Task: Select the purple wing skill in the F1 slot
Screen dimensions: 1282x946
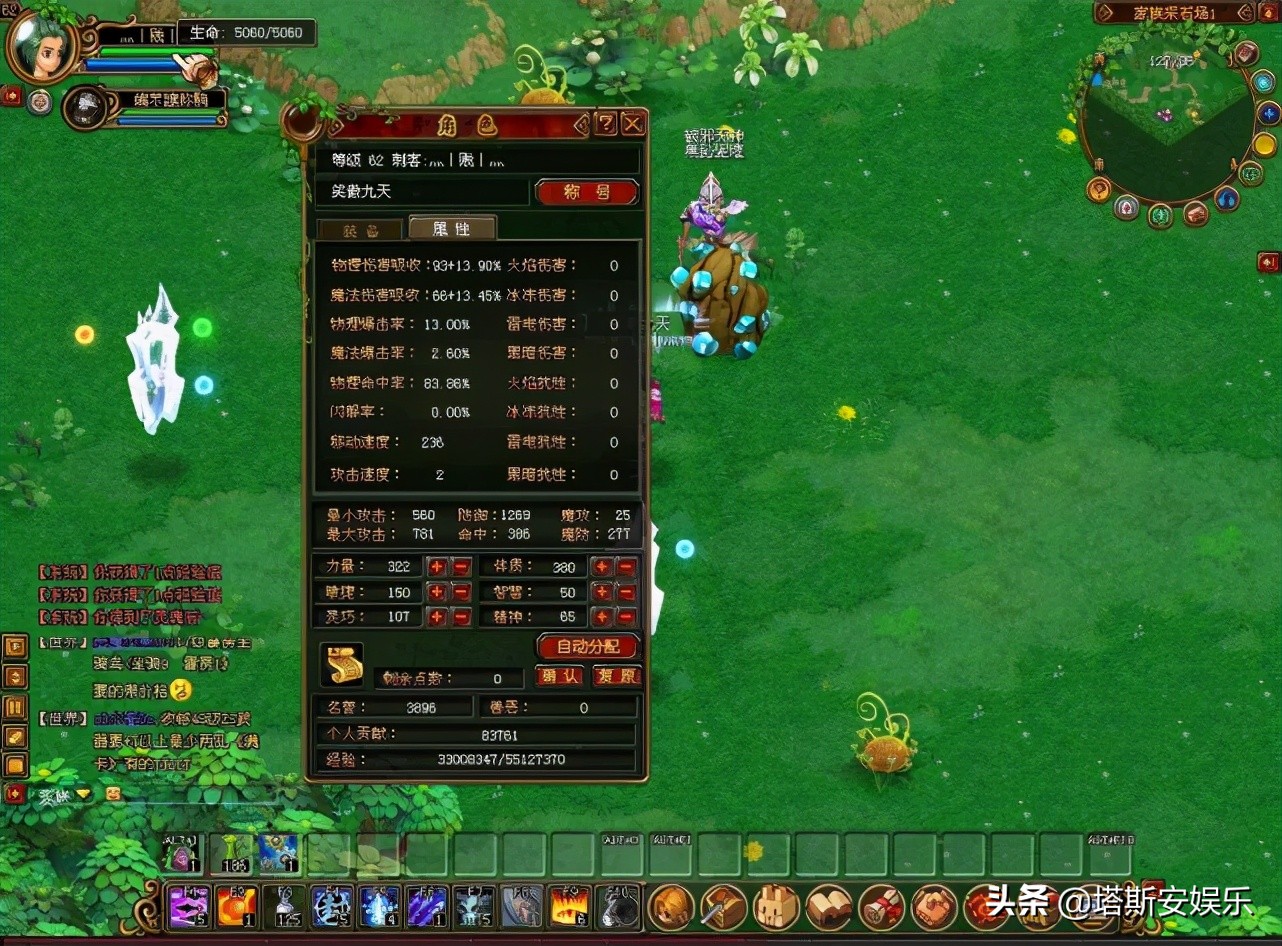Action: [190, 908]
